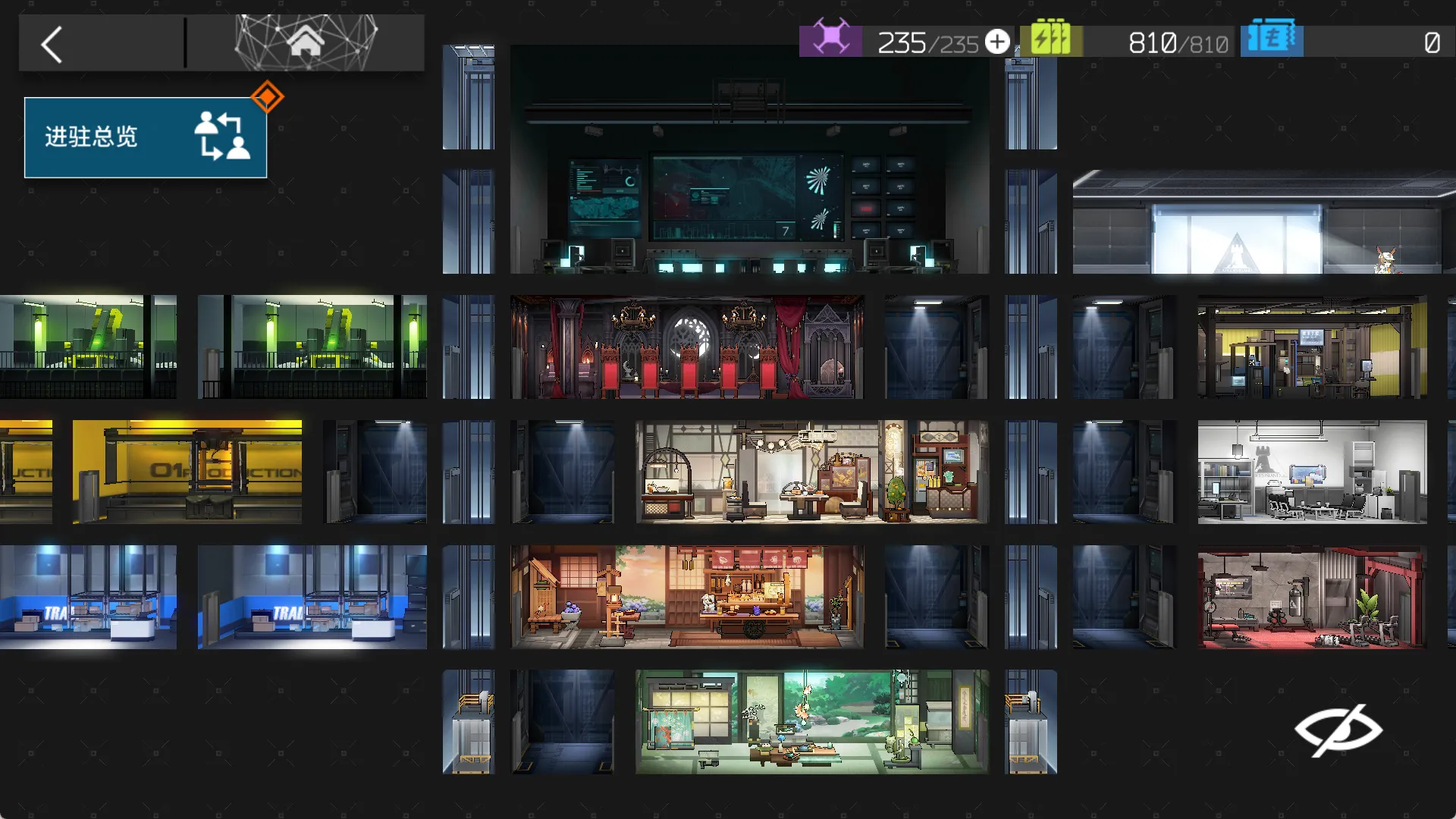
Task: Select the white office room
Action: (1312, 472)
